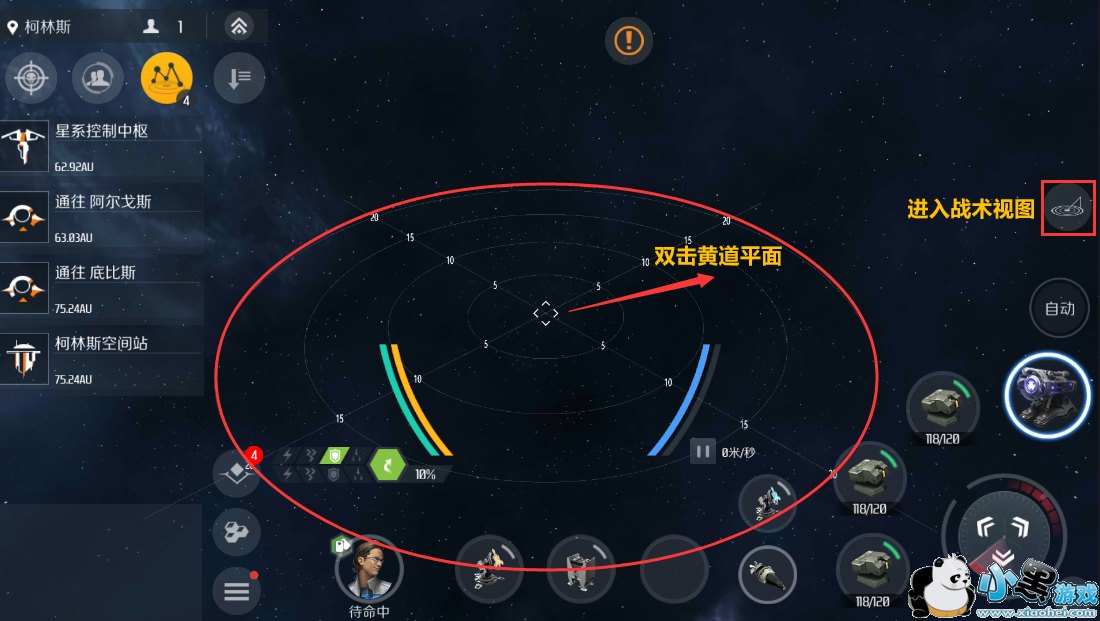Toggle the 自动 autopilot button
Screen dimensions: 1100x621
(x=1059, y=308)
